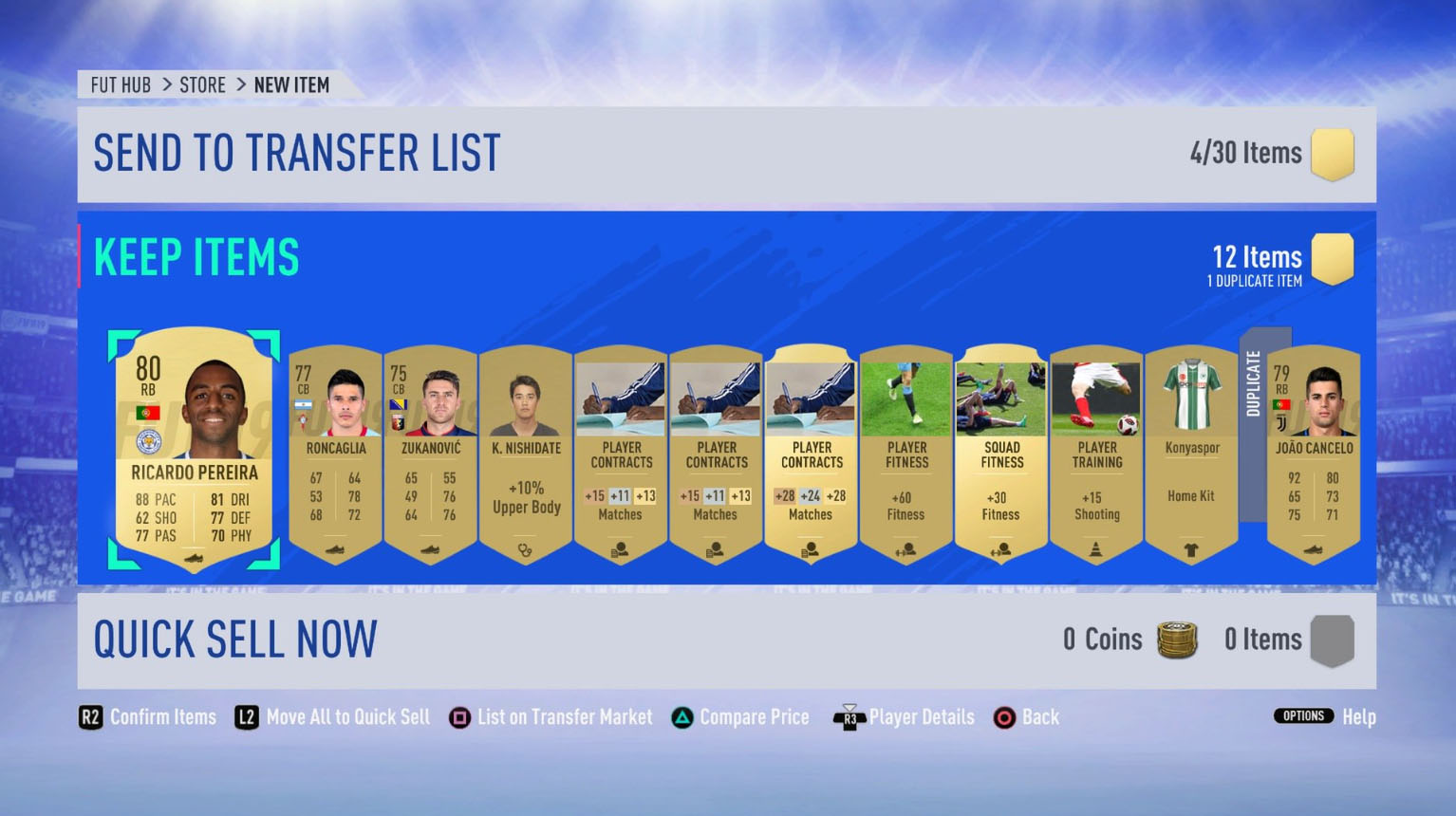This screenshot has height=816, width=1456.
Task: Click the coins stack icon
Action: (x=1177, y=640)
